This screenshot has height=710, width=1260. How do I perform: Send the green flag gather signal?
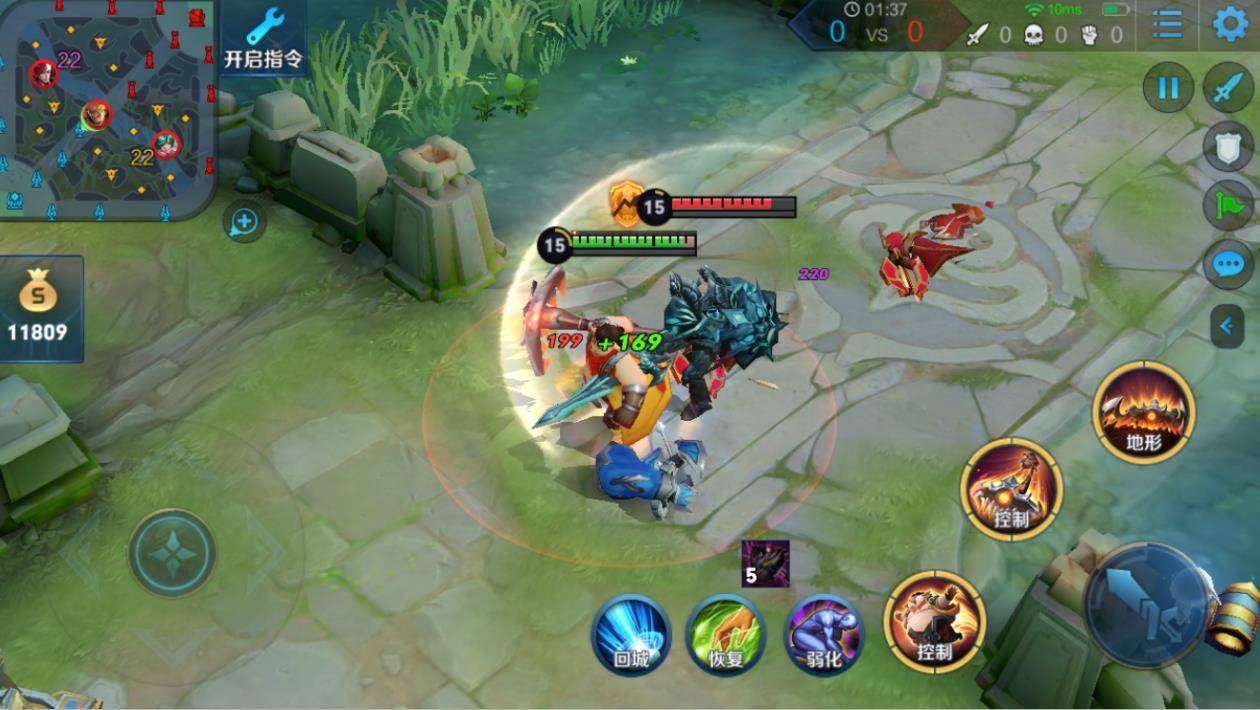point(1227,206)
